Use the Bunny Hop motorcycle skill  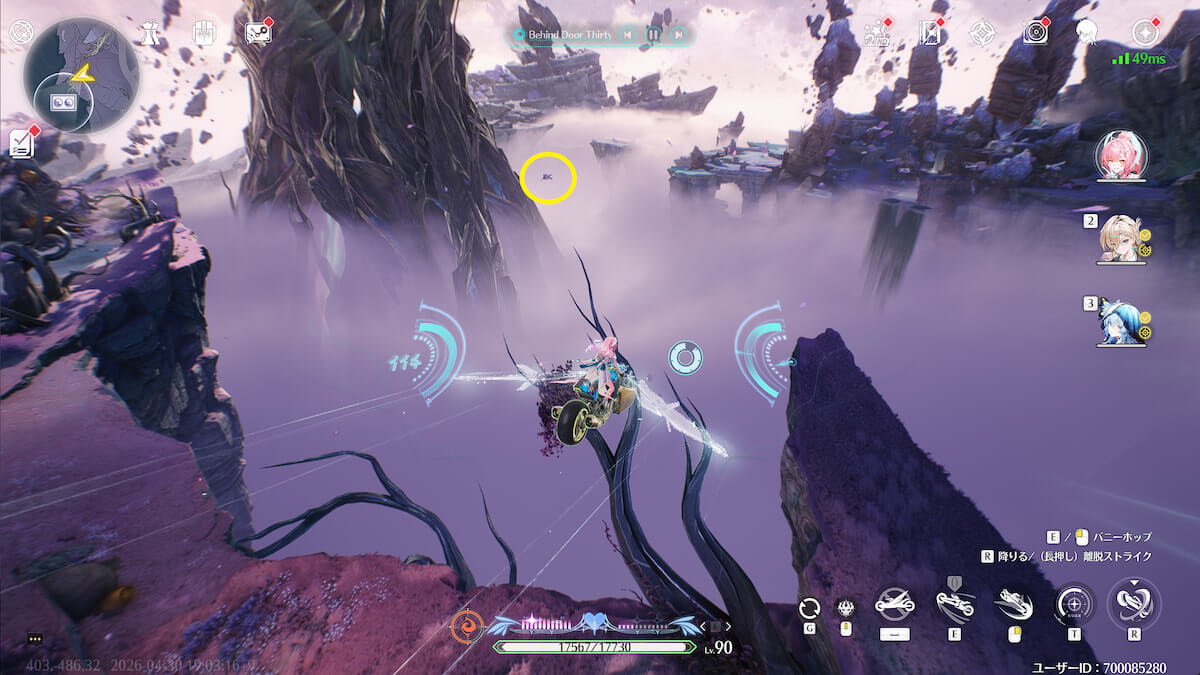tap(954, 604)
